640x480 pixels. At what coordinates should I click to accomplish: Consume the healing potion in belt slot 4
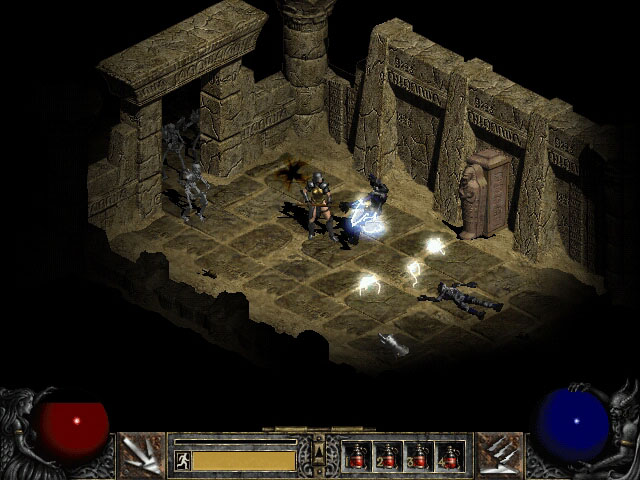pos(450,456)
